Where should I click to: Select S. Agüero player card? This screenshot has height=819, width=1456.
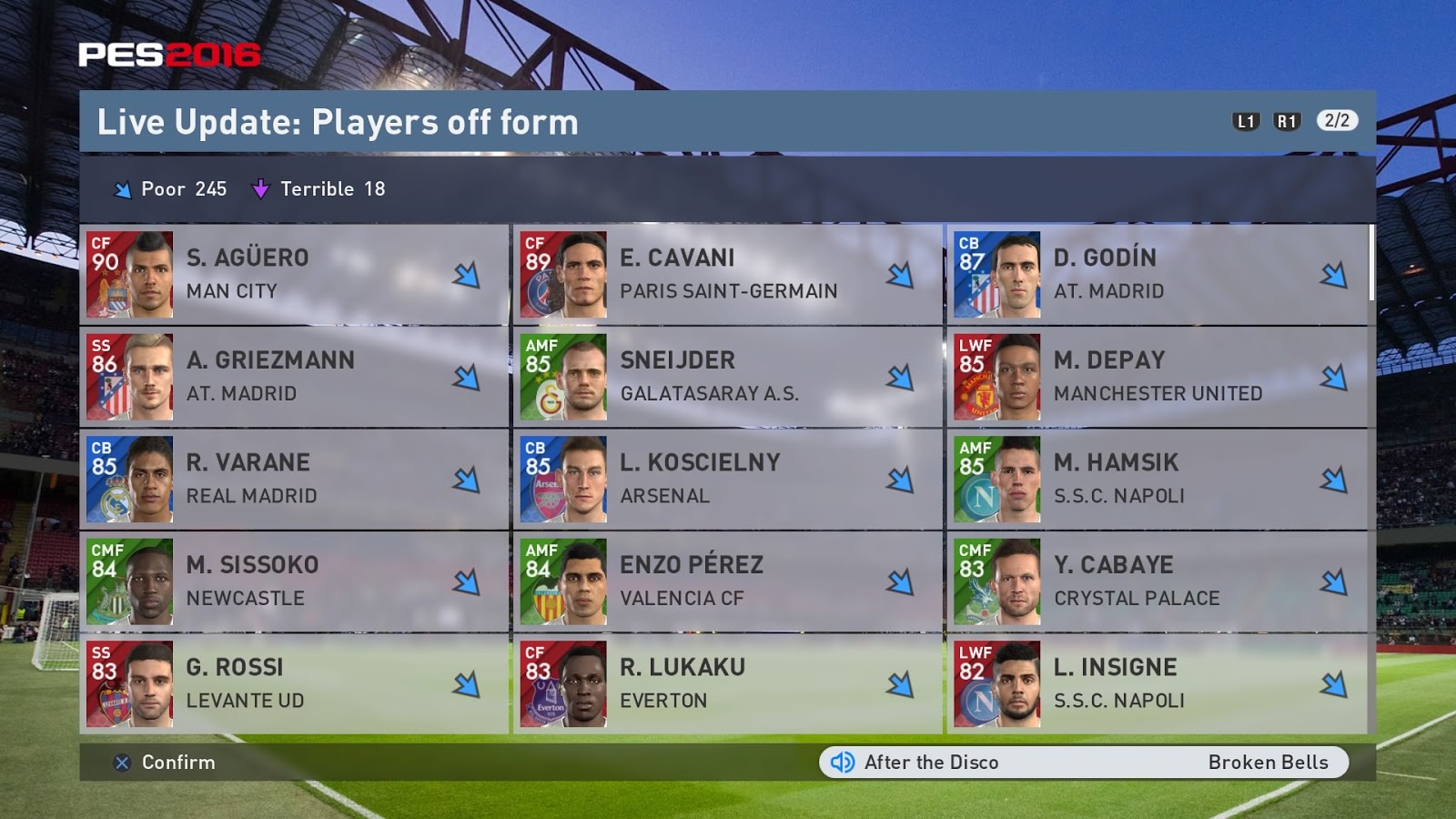293,274
